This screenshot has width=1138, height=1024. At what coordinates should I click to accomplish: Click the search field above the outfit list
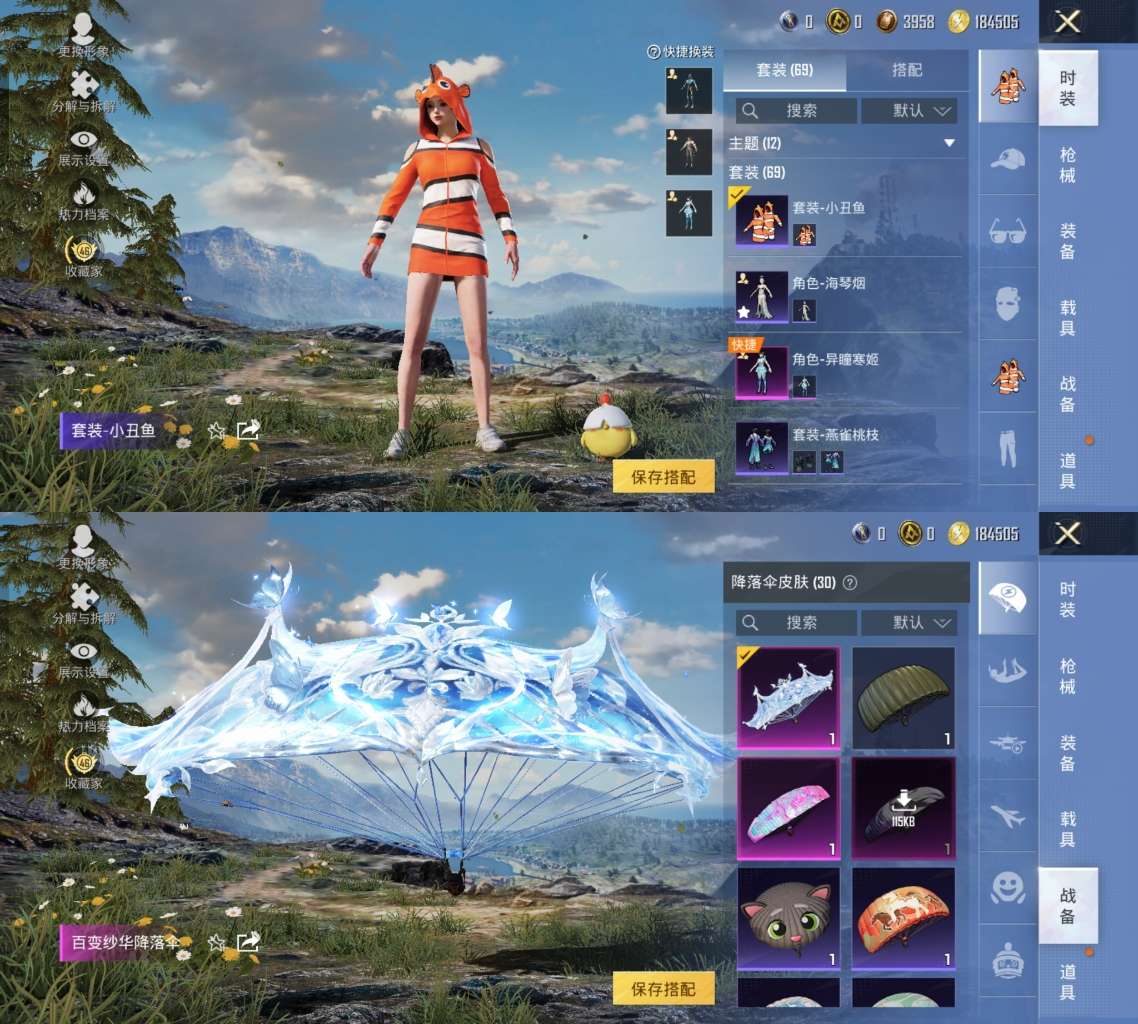[x=796, y=111]
